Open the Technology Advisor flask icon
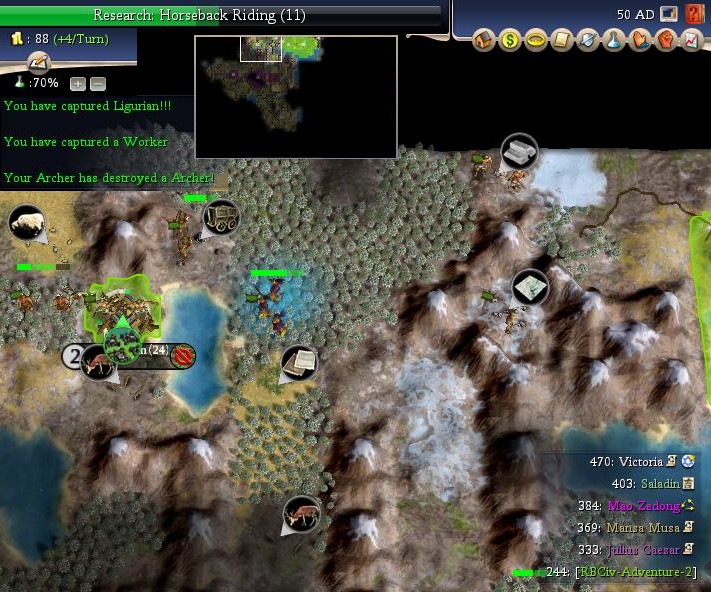The image size is (711, 592). click(613, 42)
